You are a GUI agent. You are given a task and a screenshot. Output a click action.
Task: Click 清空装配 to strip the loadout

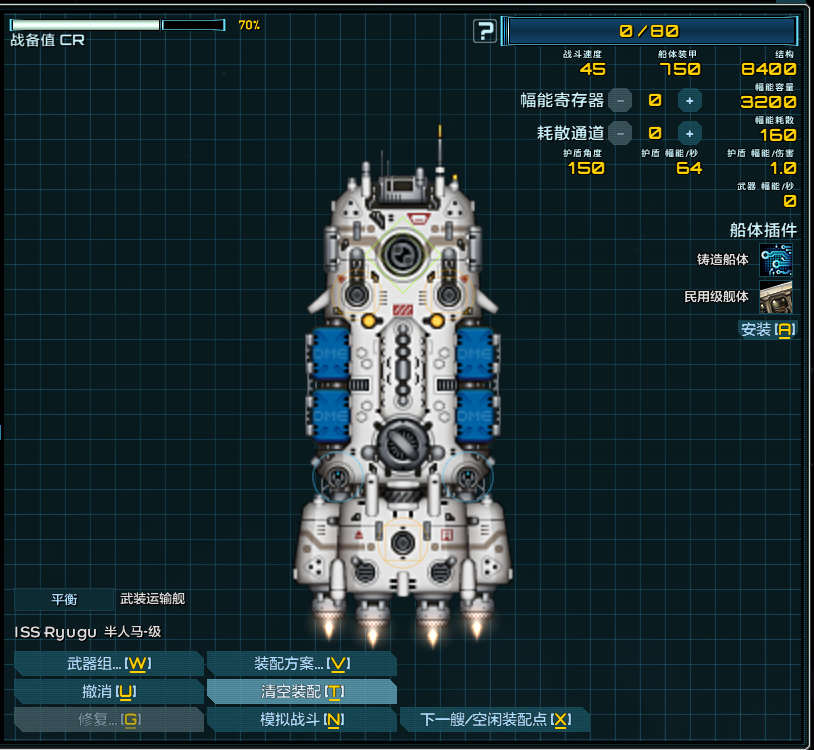pos(301,692)
